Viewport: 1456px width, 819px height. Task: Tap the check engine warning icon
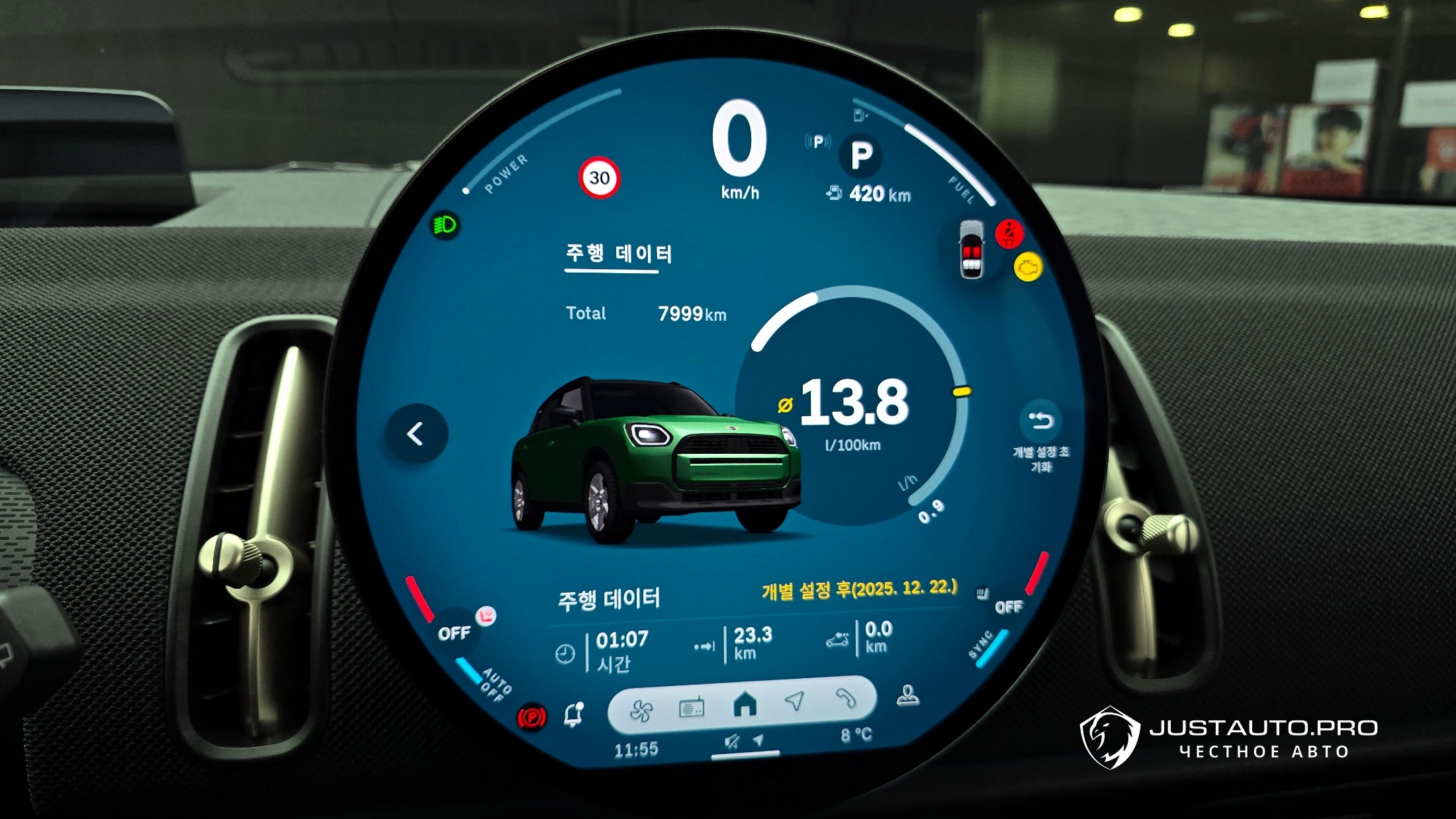coord(1028,267)
